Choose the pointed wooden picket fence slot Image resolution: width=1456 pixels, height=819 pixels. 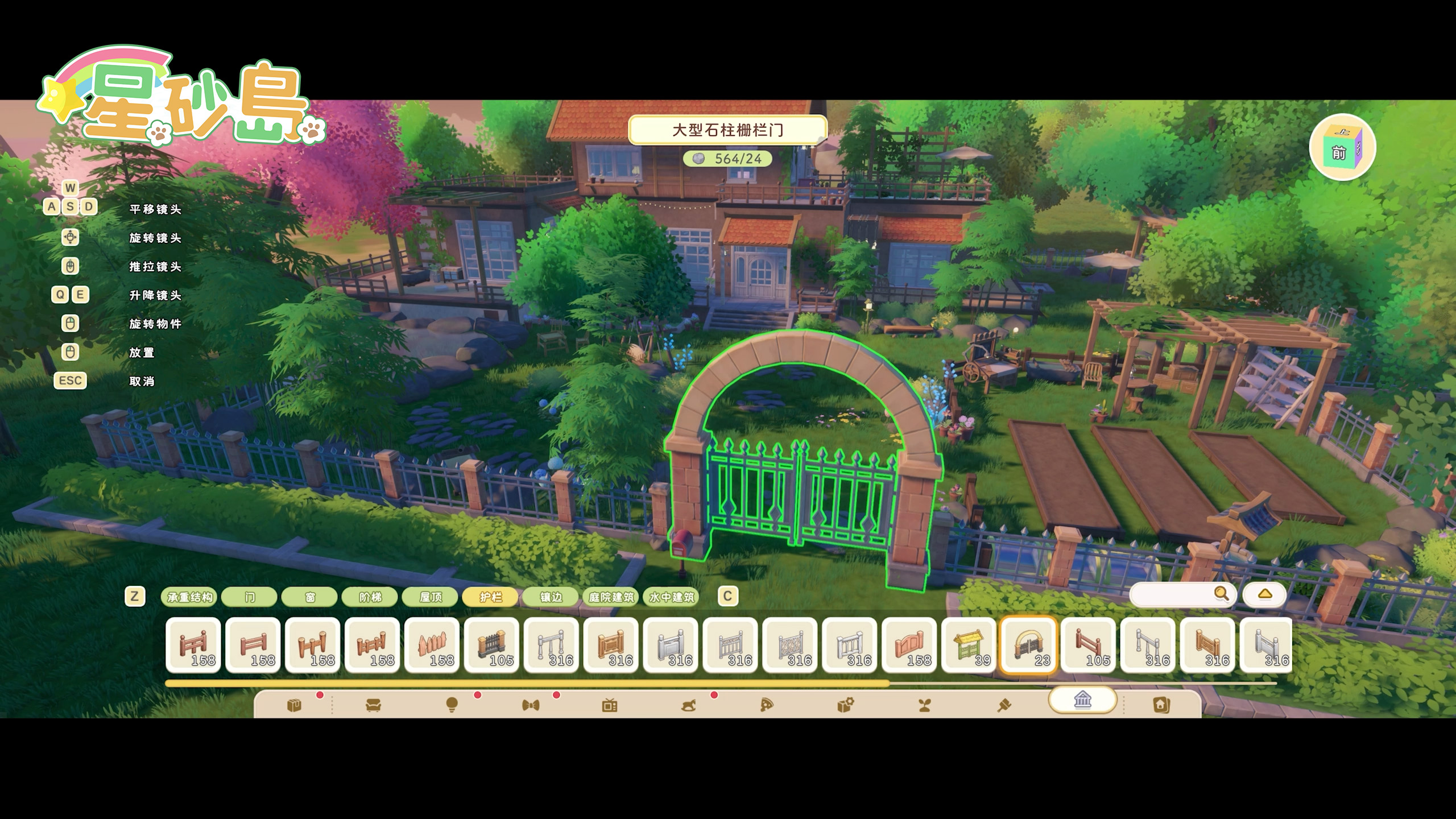pos(432,646)
